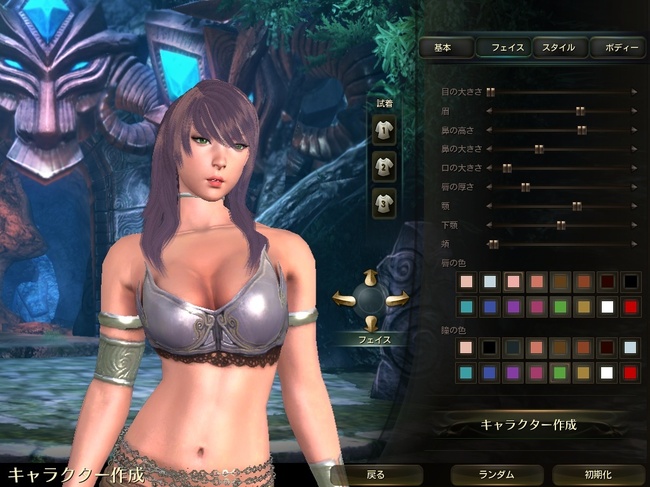This screenshot has width=650, height=487.
Task: Decrease 下顎 with its left arrow
Action: (x=487, y=225)
